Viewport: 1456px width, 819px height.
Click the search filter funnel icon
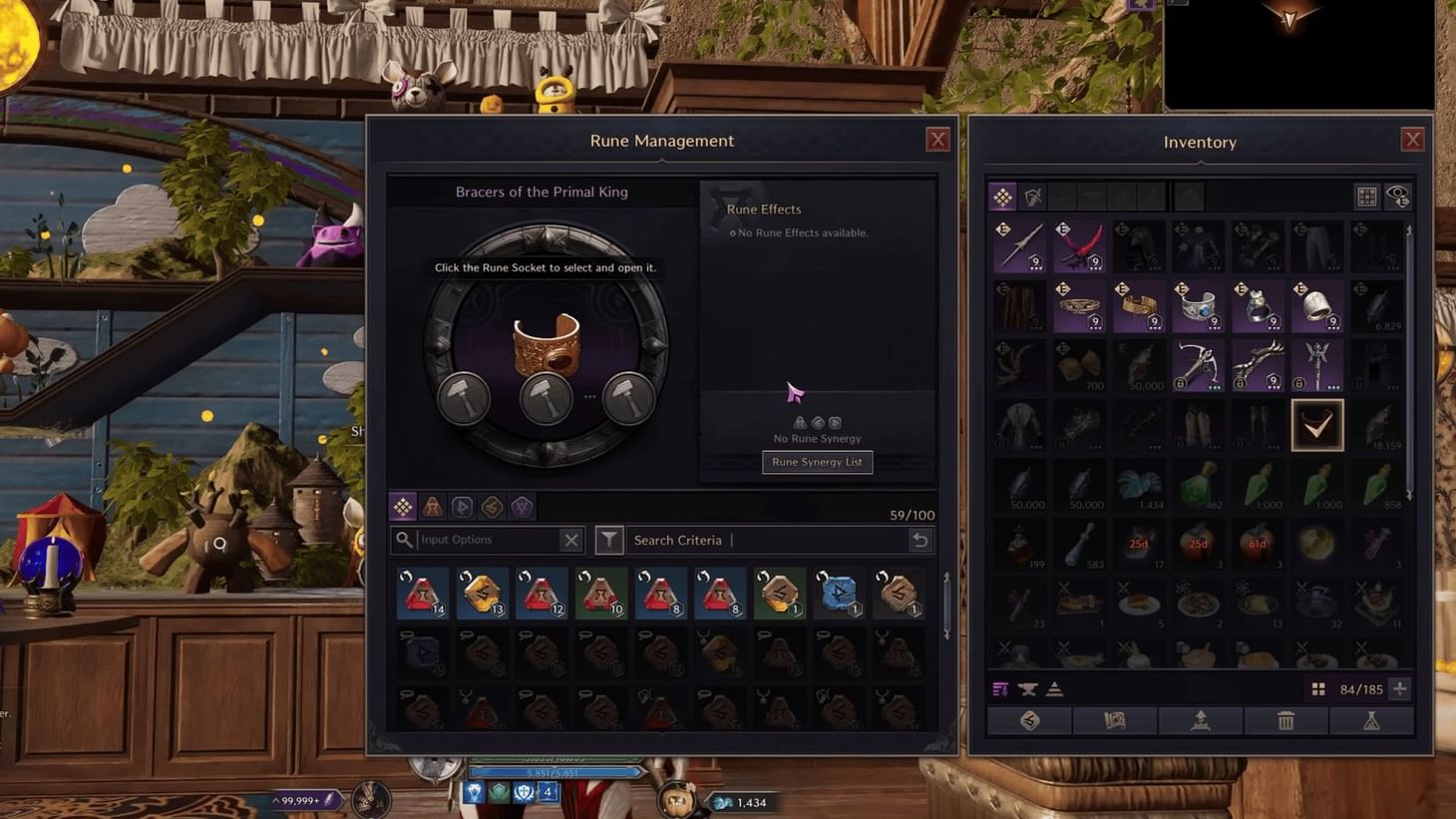609,539
